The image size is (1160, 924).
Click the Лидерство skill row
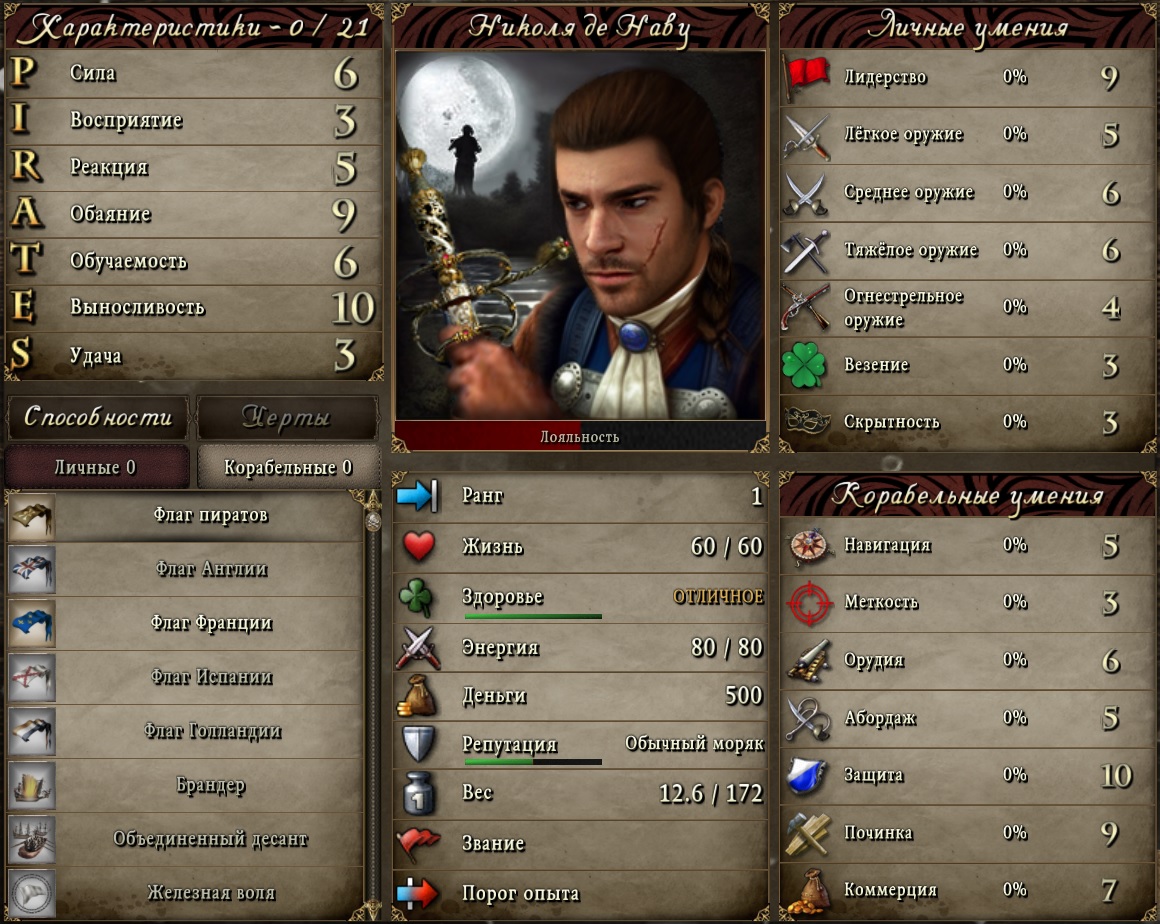pos(966,78)
